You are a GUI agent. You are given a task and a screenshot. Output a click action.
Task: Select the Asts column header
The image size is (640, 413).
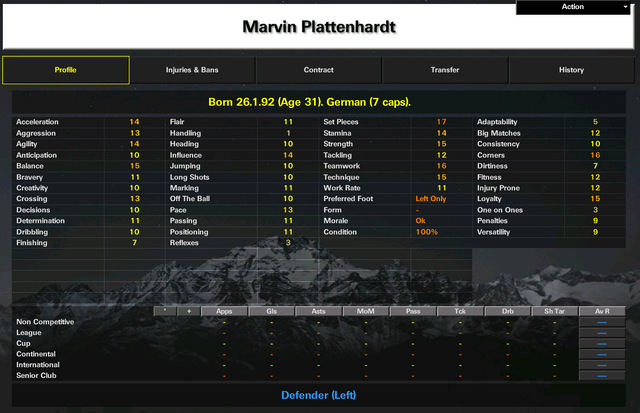[x=318, y=312]
